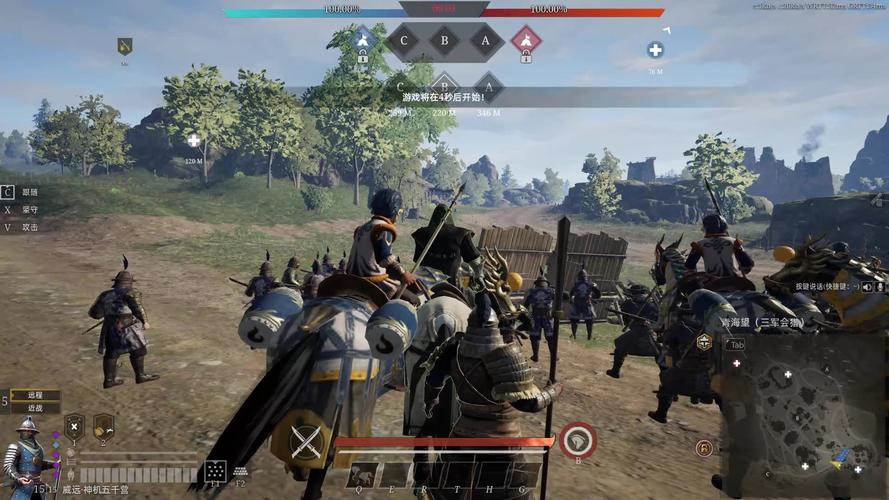The image size is (889, 500).
Task: Use the horse skill in the skill bar
Action: (x=363, y=476)
